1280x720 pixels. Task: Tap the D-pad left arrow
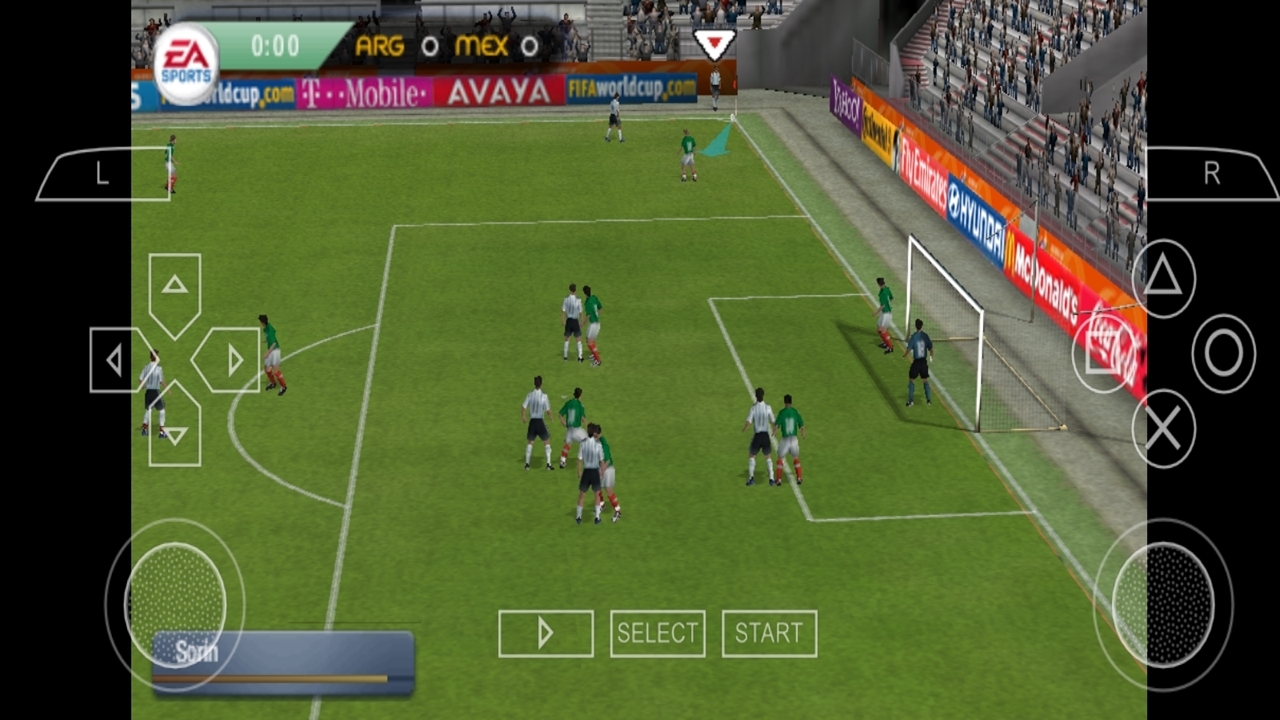point(116,360)
